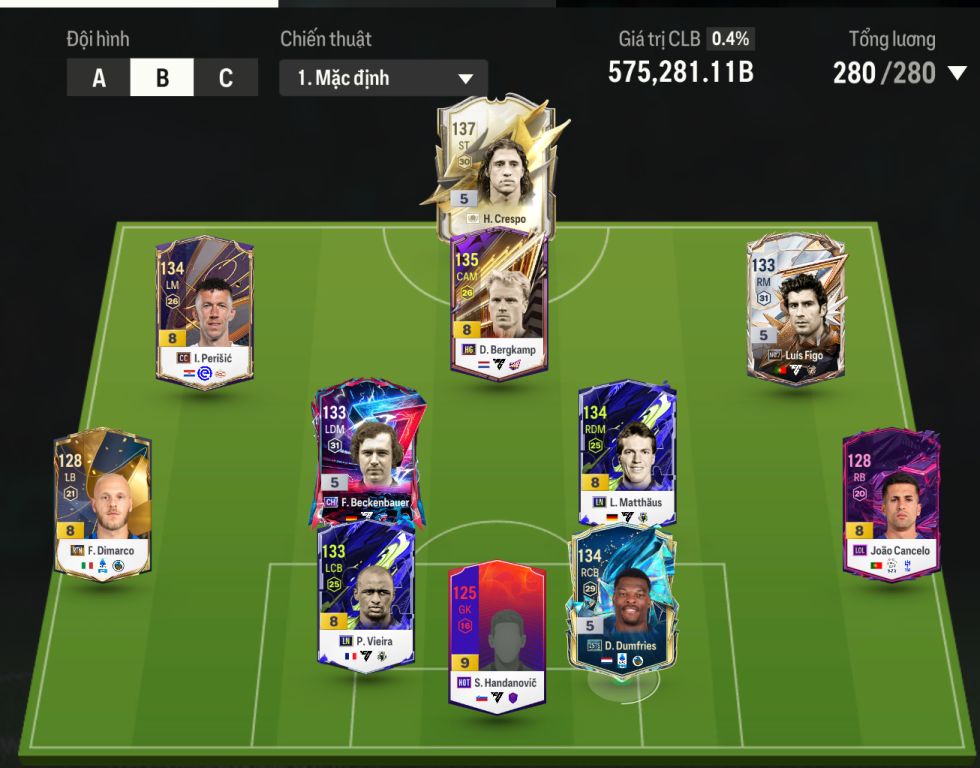This screenshot has height=768, width=980.
Task: Select squad tab B
Action: (162, 78)
